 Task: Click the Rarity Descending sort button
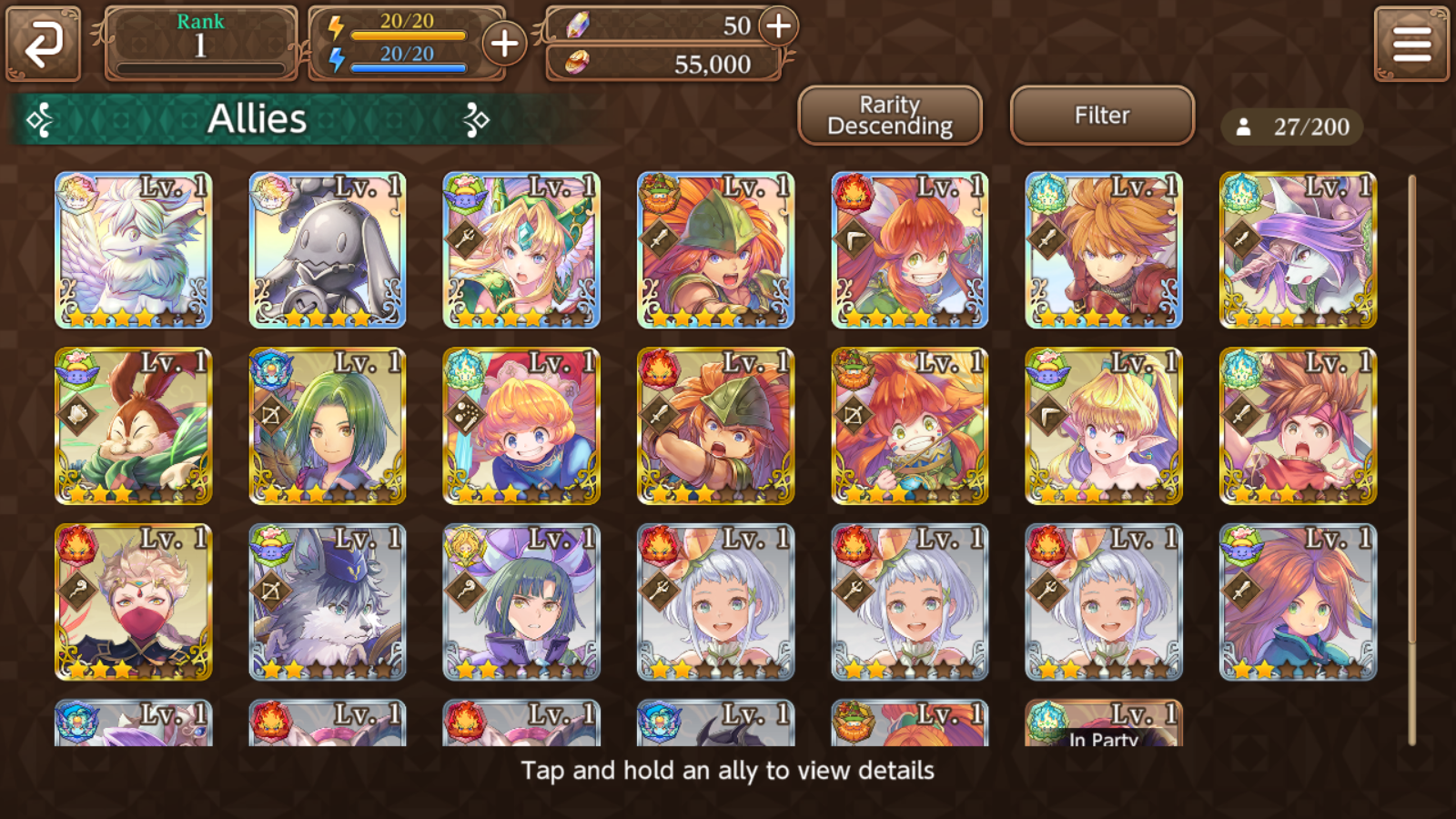[889, 115]
